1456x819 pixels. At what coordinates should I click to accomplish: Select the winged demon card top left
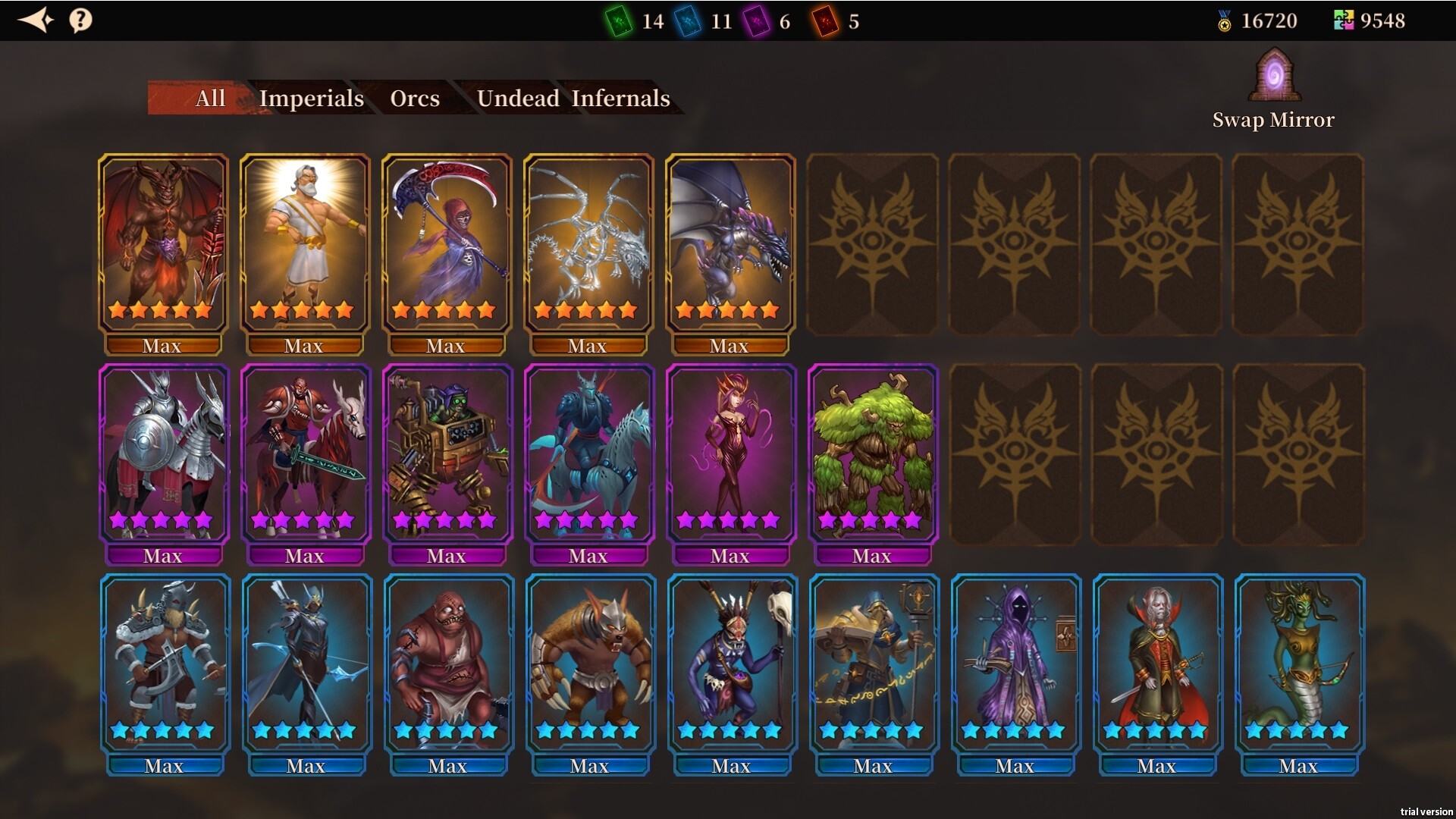click(163, 243)
